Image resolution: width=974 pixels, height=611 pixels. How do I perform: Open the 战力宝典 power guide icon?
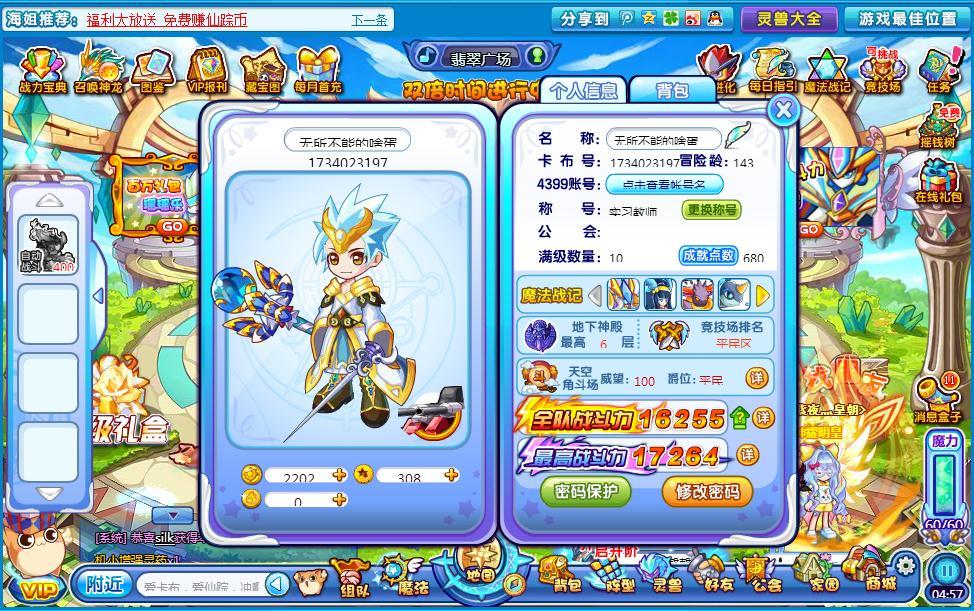pos(43,70)
